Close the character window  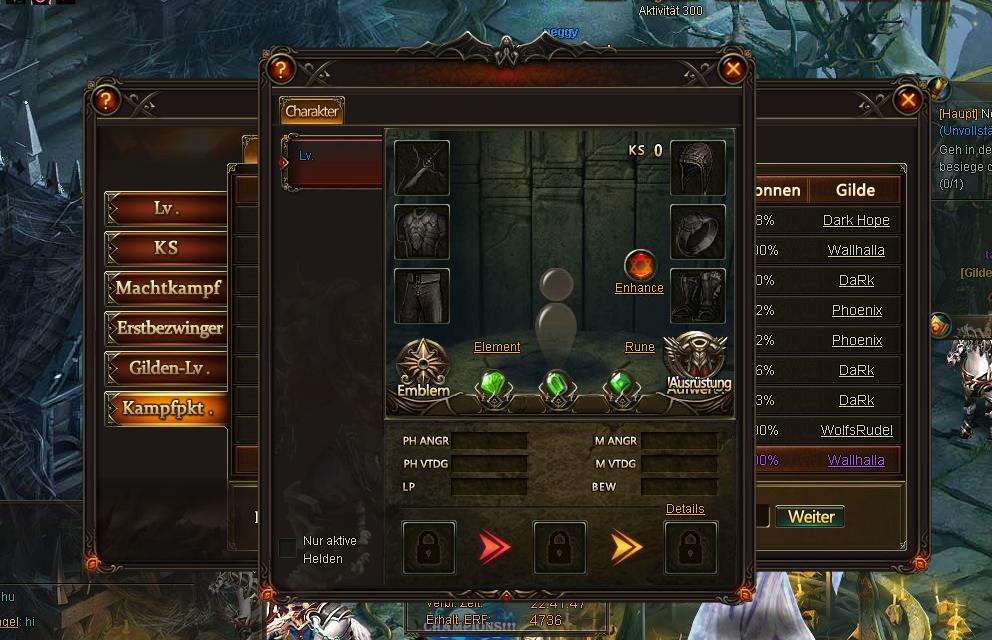point(733,69)
